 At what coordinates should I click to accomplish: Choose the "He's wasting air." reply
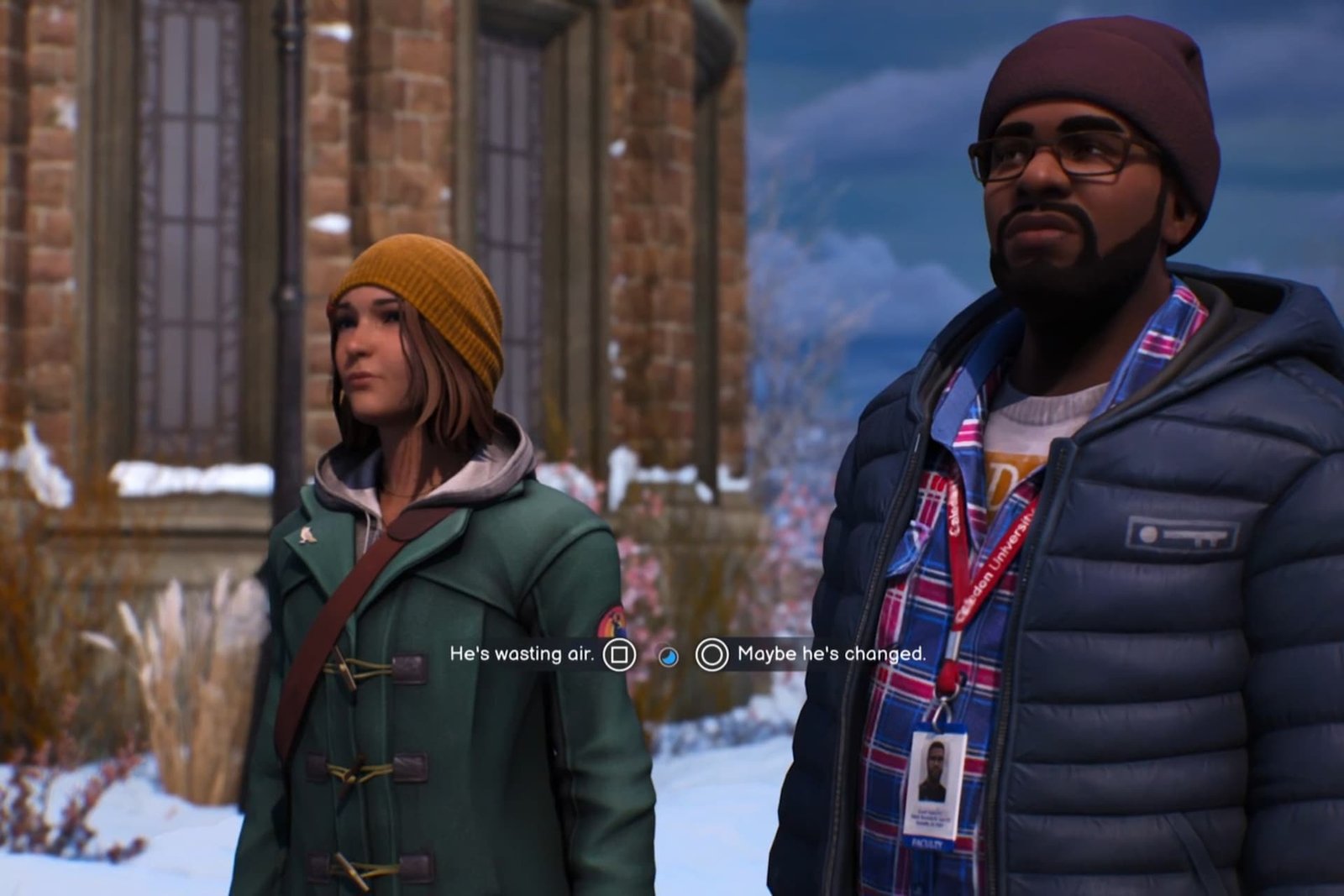(522, 653)
